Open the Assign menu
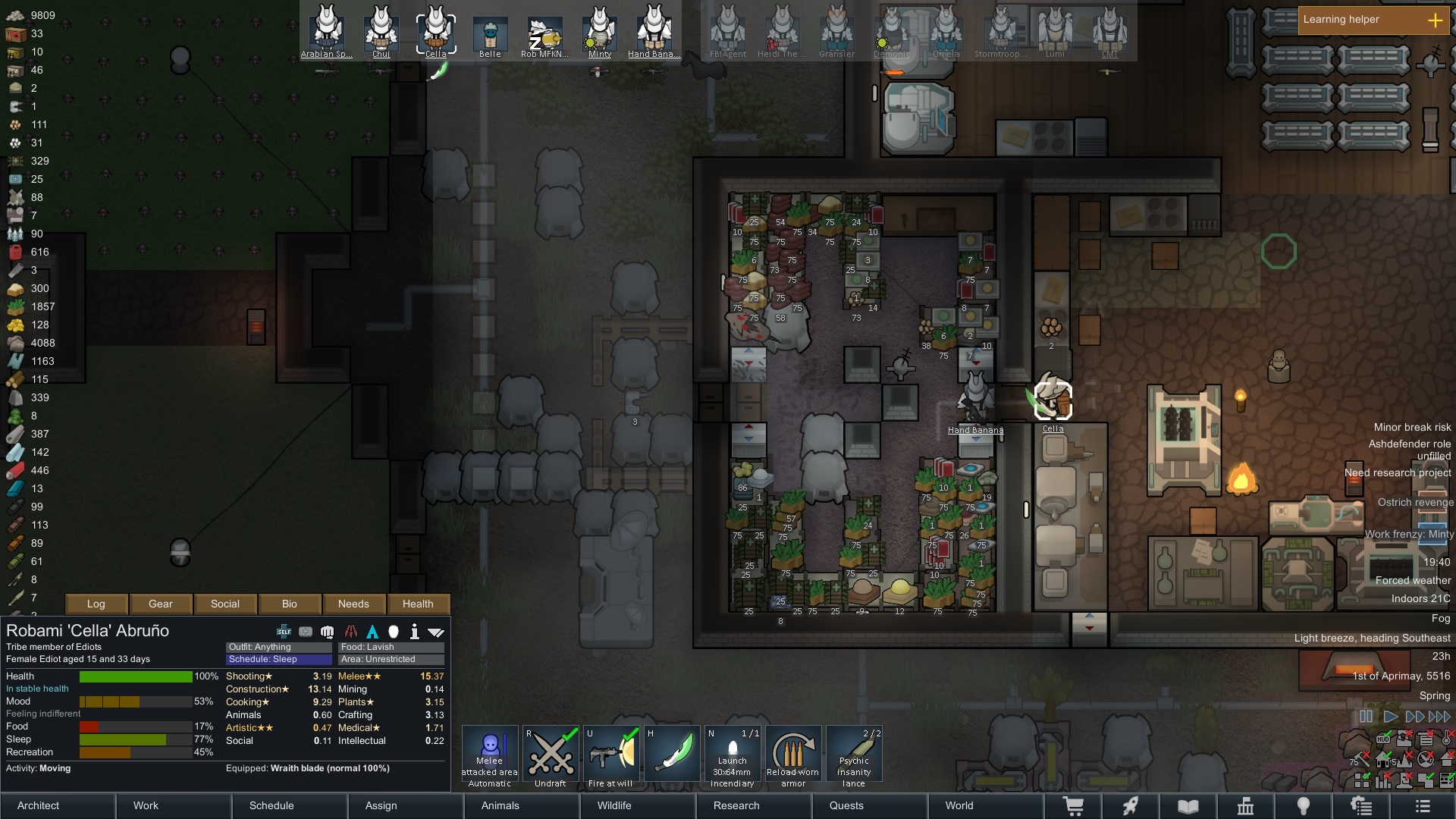The width and height of the screenshot is (1456, 819). [x=406, y=805]
